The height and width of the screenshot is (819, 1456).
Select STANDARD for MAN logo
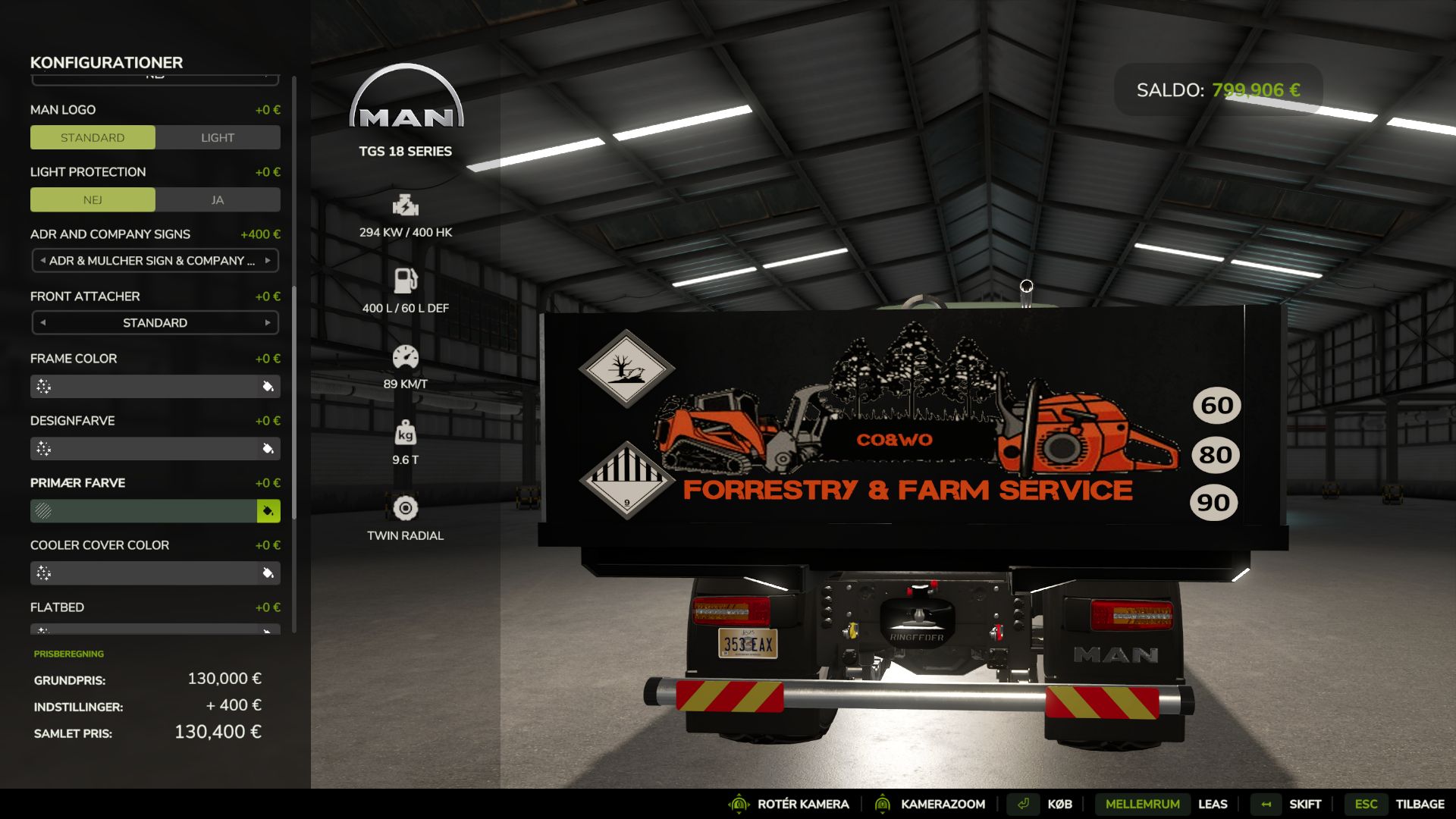coord(93,137)
